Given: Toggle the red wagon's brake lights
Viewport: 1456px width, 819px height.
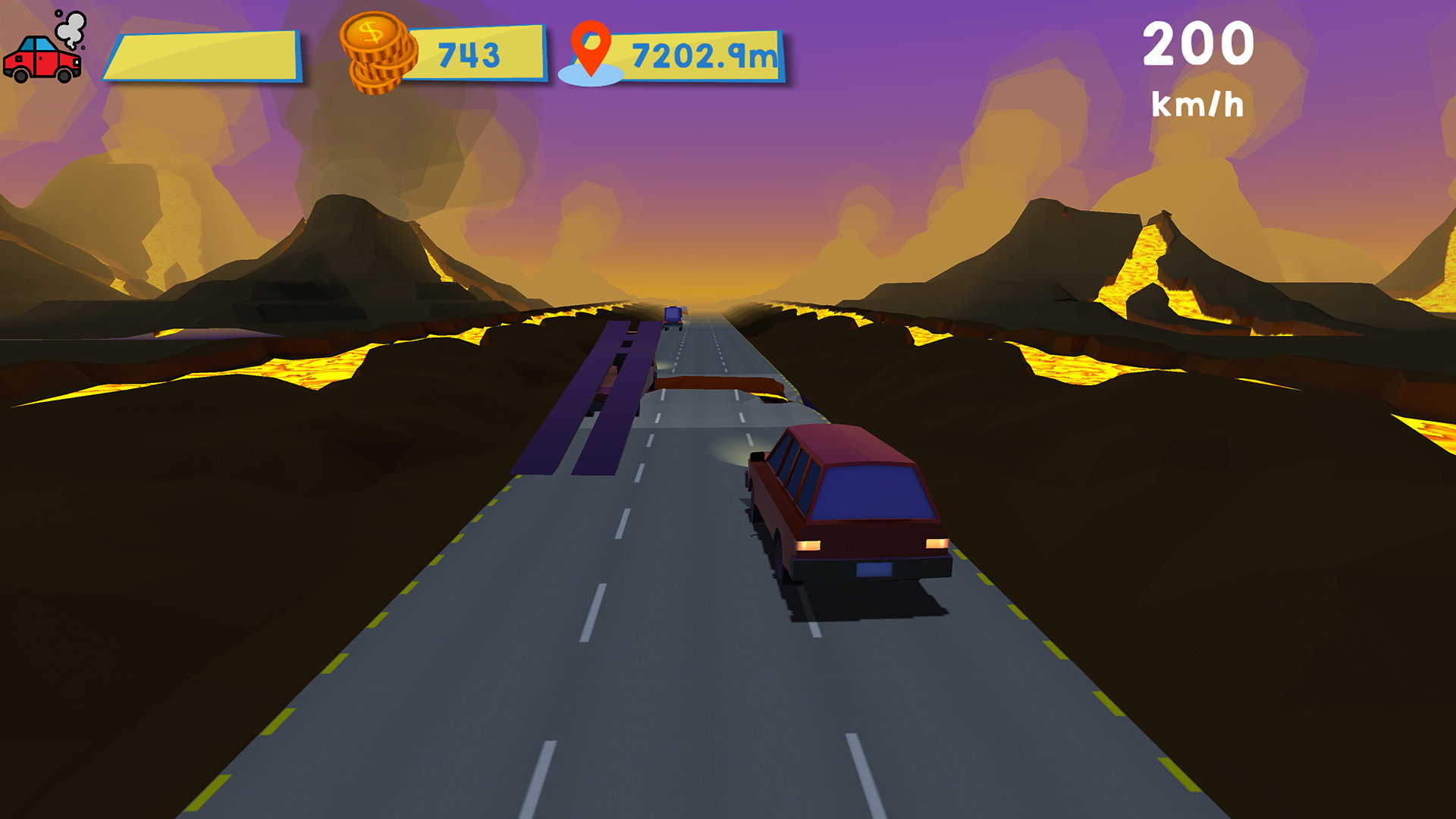Looking at the screenshot, I should (x=808, y=546).
